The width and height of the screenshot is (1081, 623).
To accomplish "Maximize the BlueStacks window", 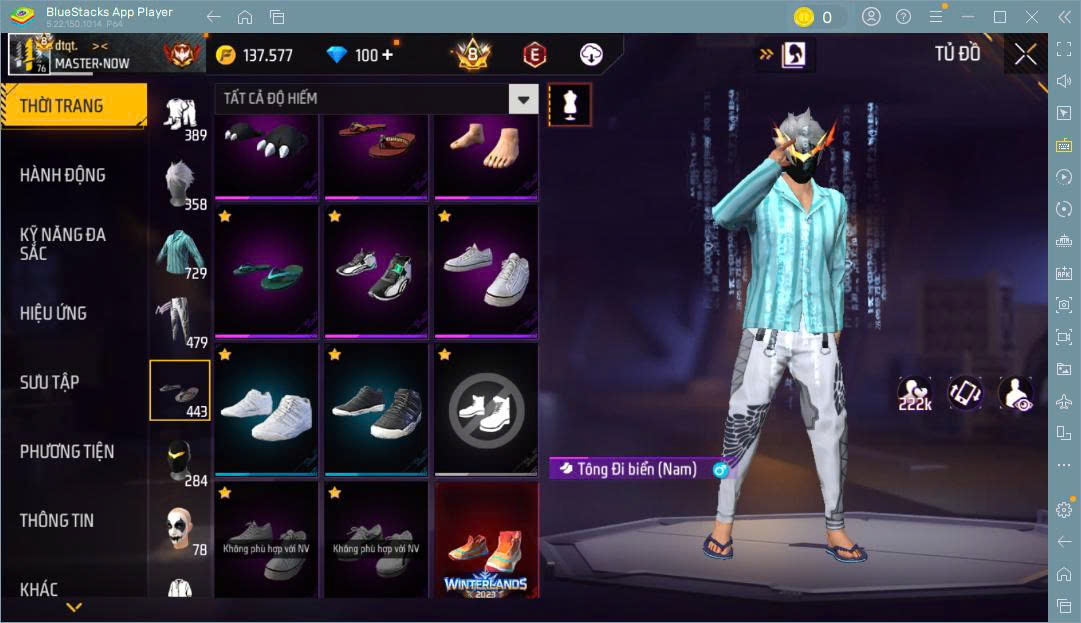I will [999, 17].
